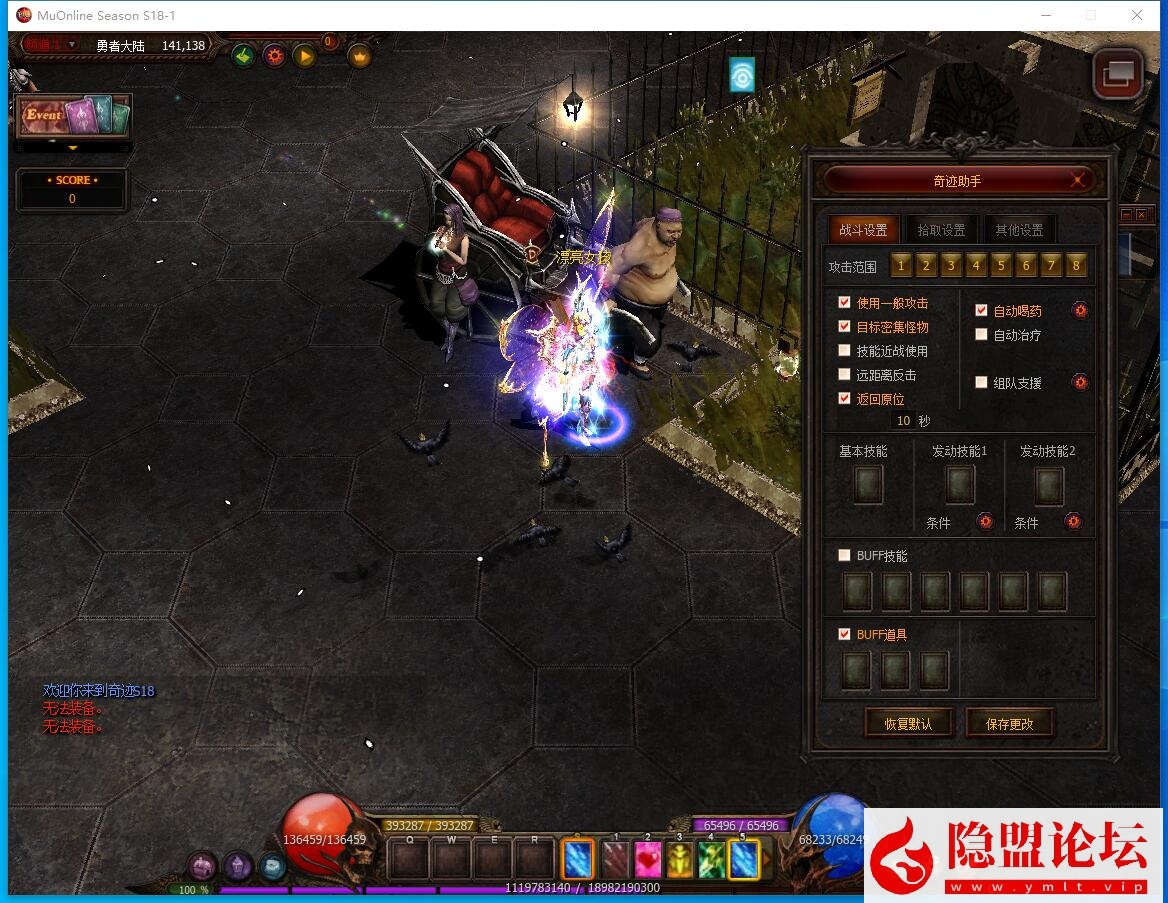The height and width of the screenshot is (903, 1168).
Task: Set attack range to 5
Action: coord(1001,266)
